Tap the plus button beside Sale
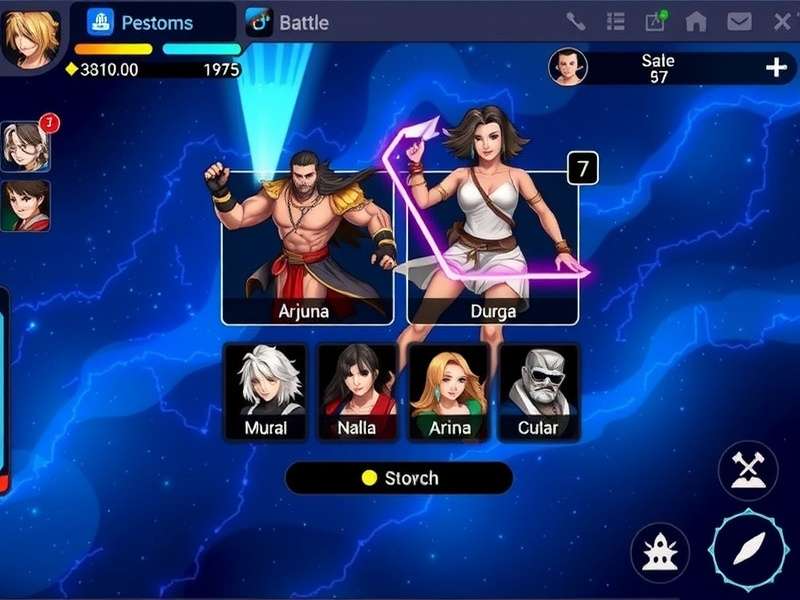800x600 pixels. [x=776, y=67]
